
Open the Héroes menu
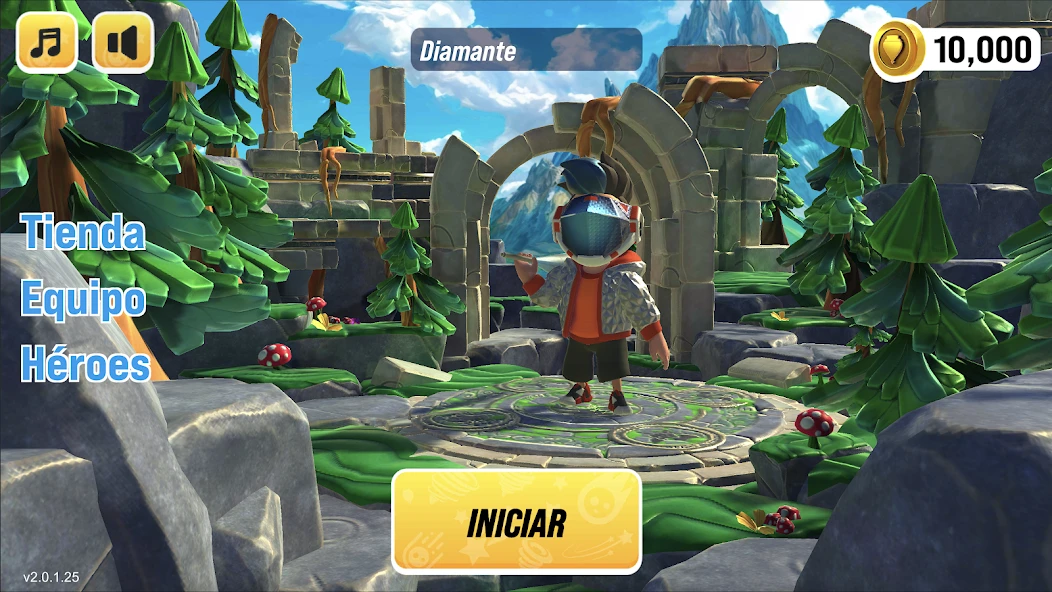[x=86, y=365]
